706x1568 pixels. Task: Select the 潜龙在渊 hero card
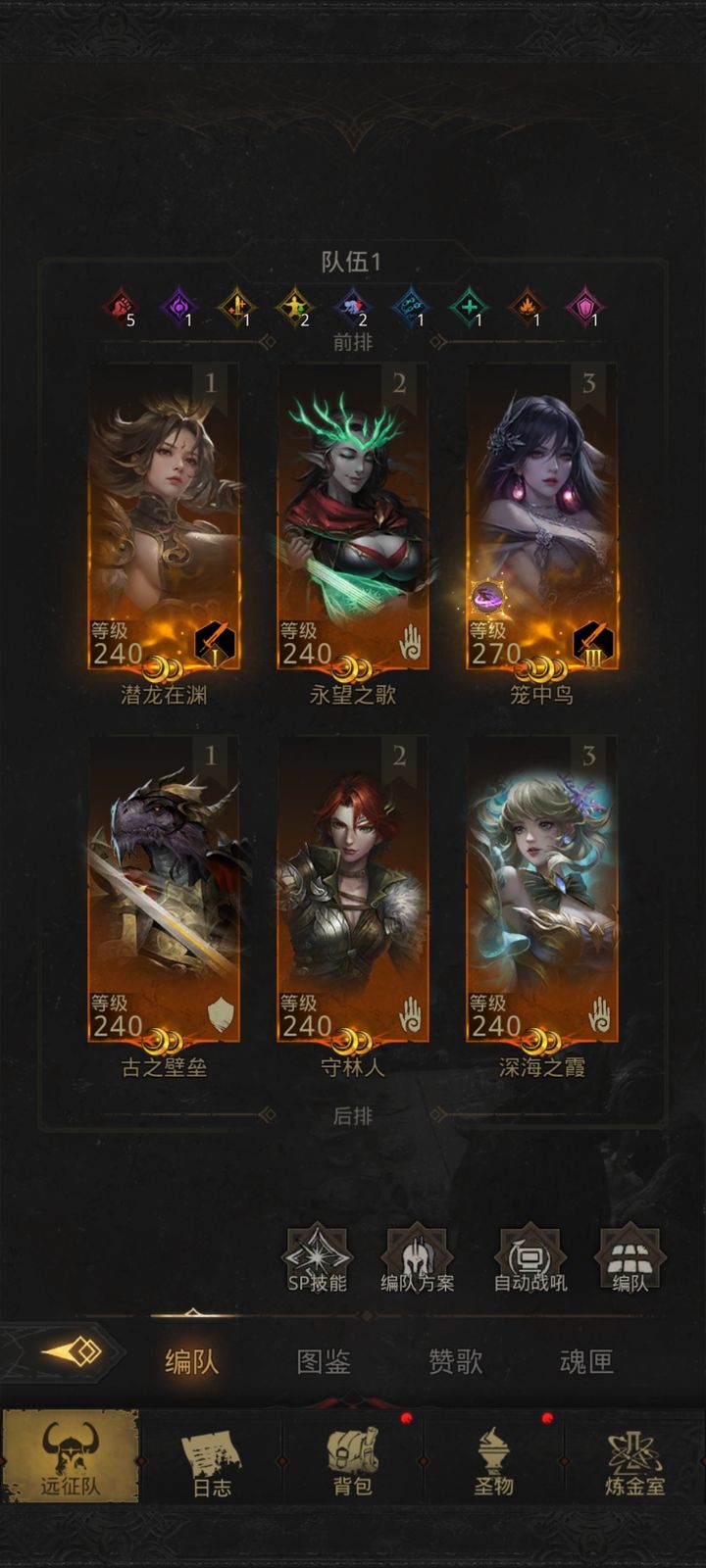pos(164,517)
